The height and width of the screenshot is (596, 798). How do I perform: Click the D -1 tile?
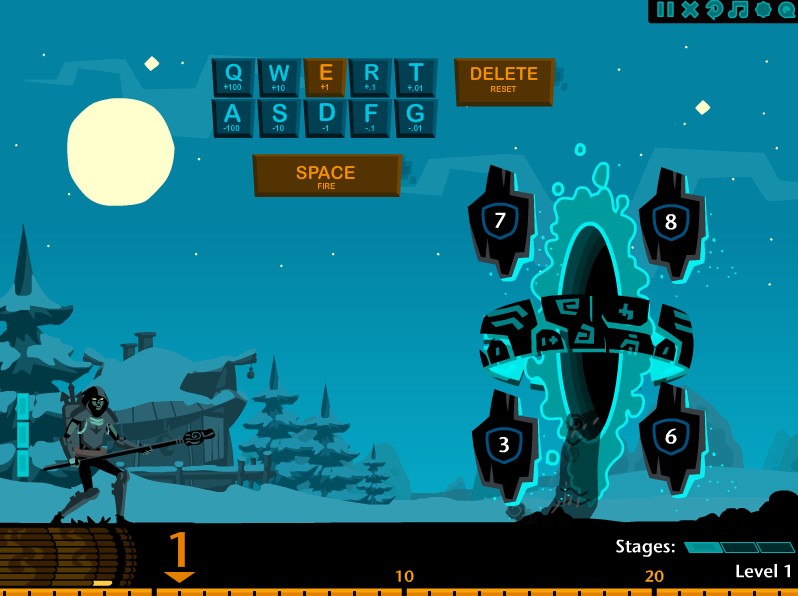click(325, 118)
